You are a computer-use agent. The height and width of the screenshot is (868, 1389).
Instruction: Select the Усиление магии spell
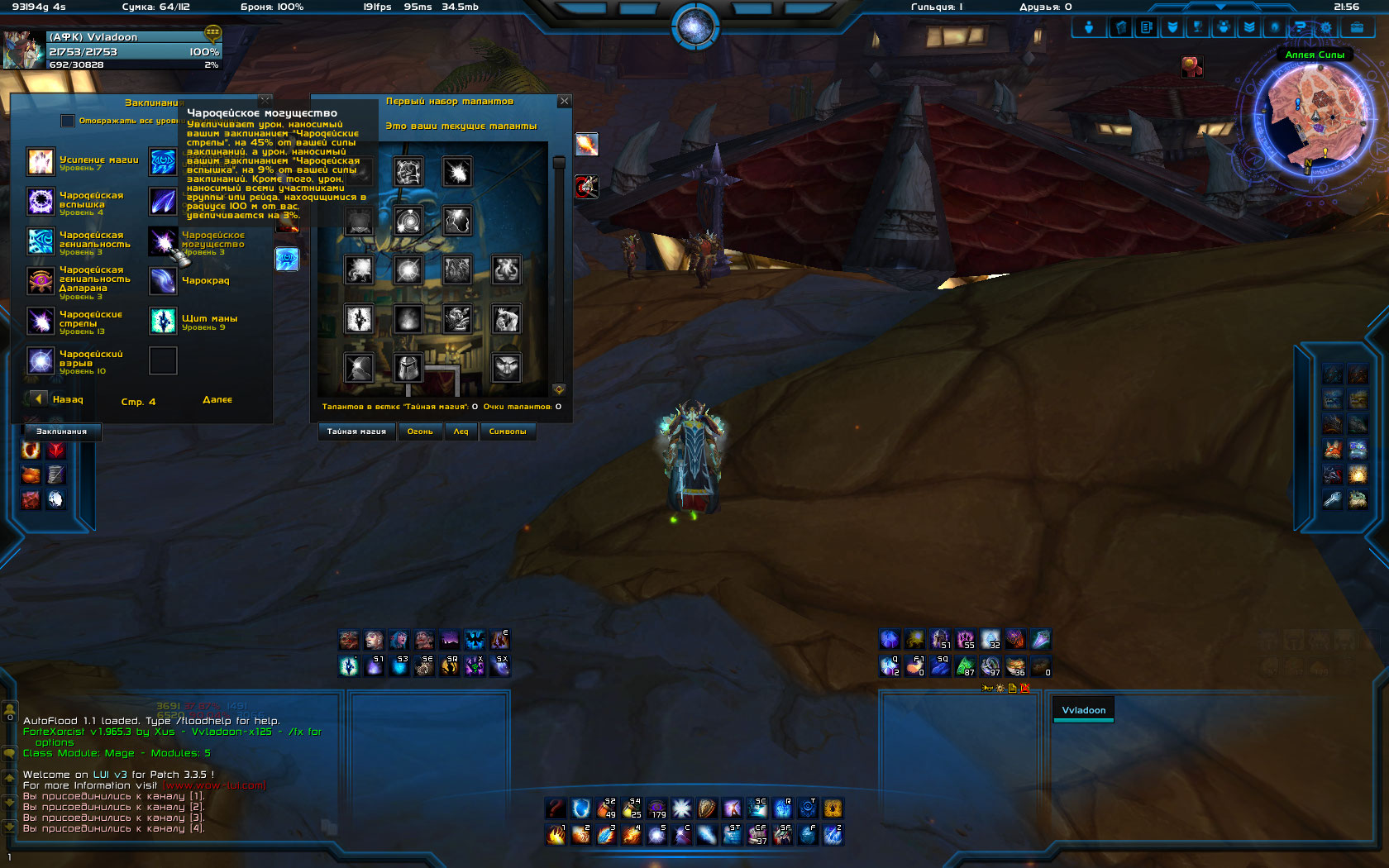pyautogui.click(x=41, y=162)
